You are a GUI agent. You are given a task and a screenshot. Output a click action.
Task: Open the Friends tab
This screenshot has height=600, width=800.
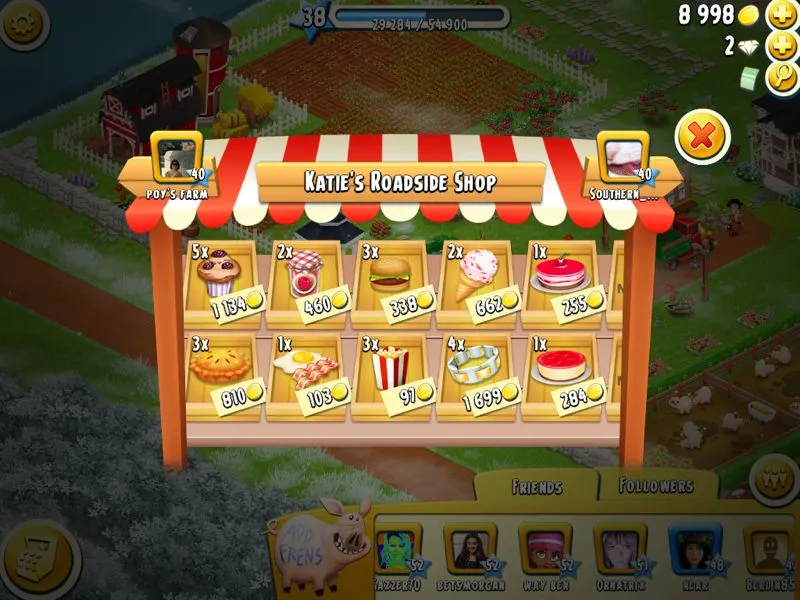536,487
